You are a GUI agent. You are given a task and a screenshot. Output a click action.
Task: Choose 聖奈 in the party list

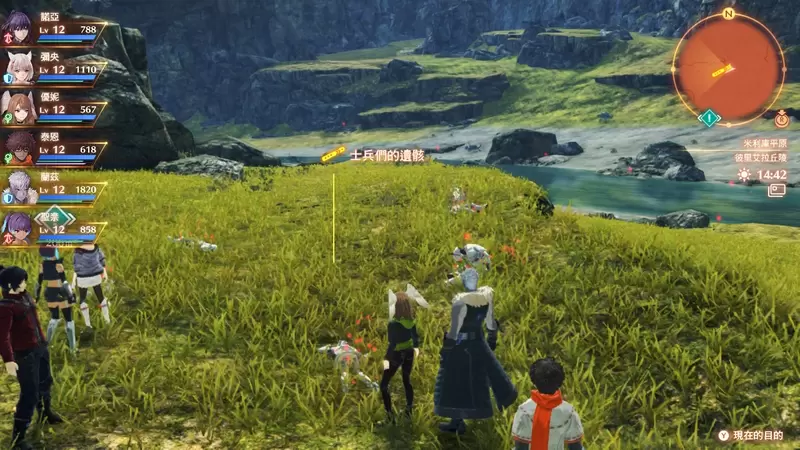(x=20, y=227)
